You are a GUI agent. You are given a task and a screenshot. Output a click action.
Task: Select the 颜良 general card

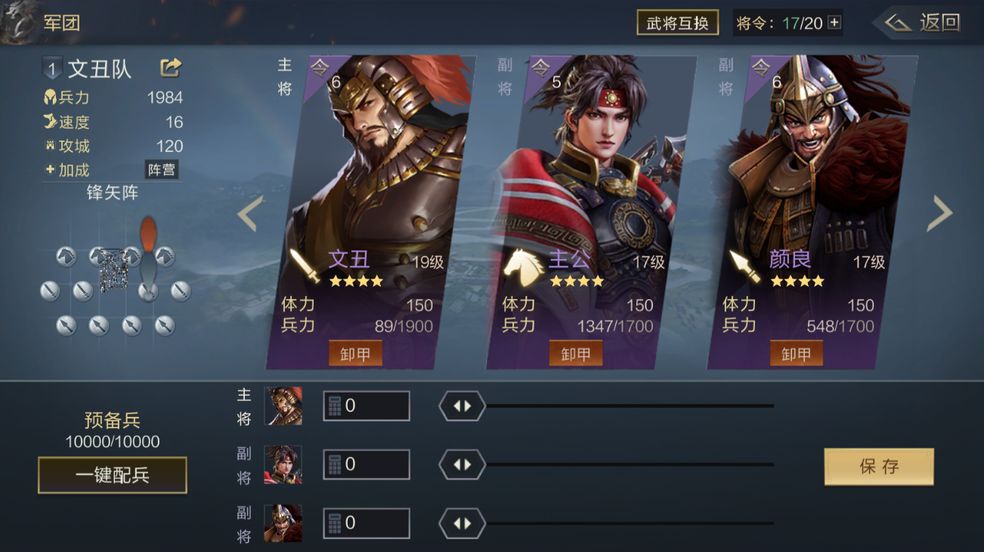click(810, 180)
